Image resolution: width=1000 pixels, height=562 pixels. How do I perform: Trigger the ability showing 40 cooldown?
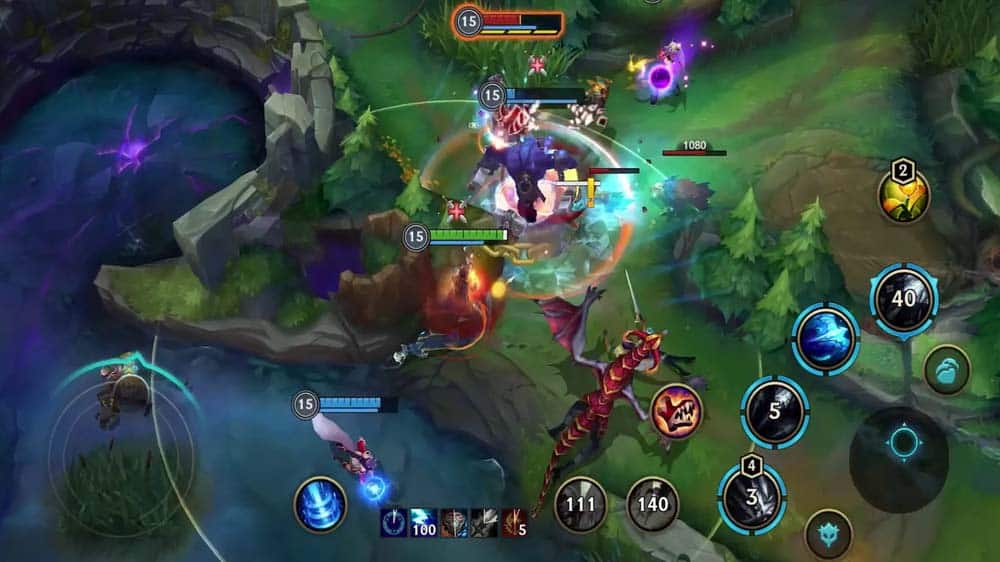tap(904, 298)
